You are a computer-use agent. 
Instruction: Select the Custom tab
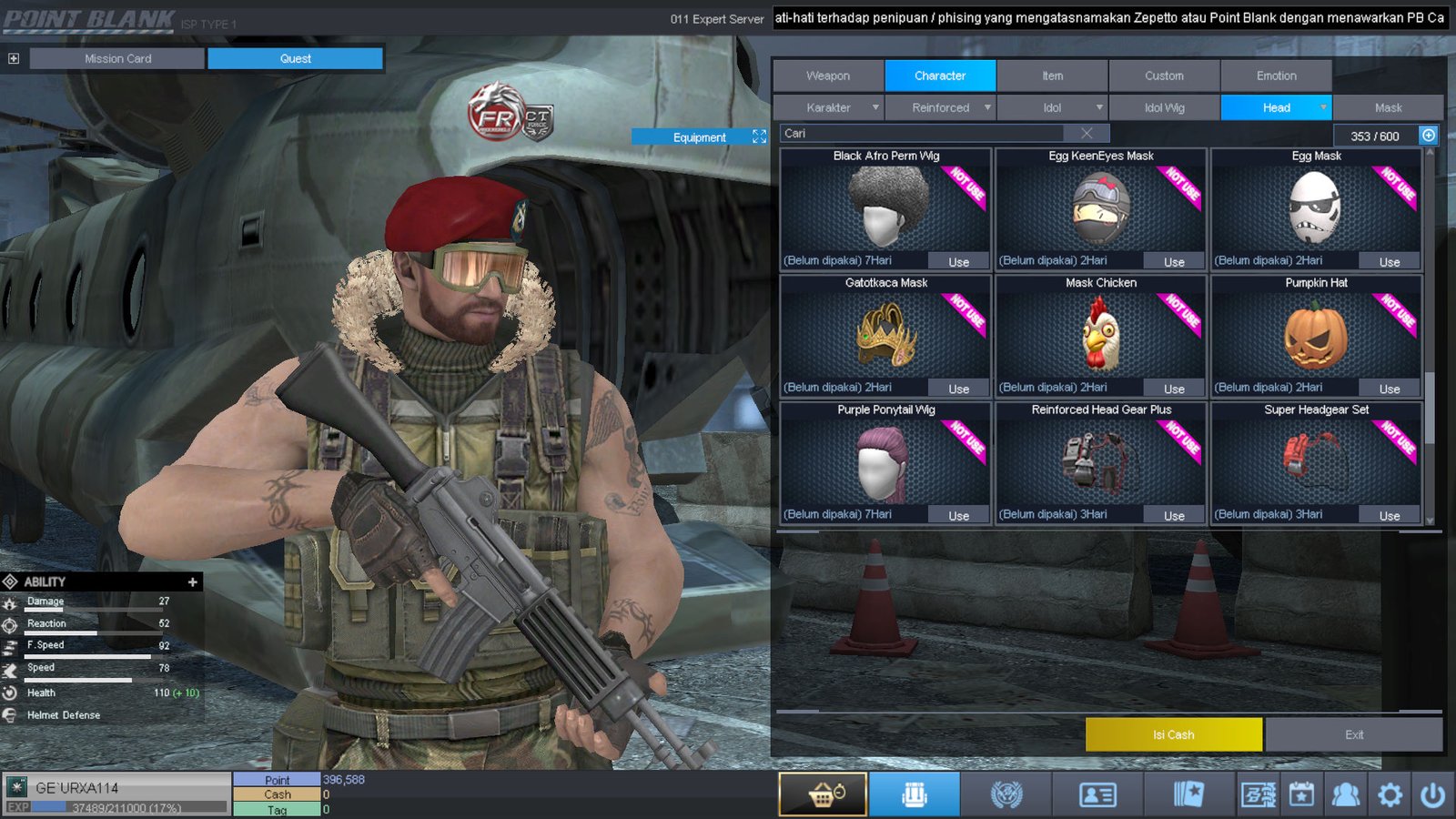(1164, 76)
